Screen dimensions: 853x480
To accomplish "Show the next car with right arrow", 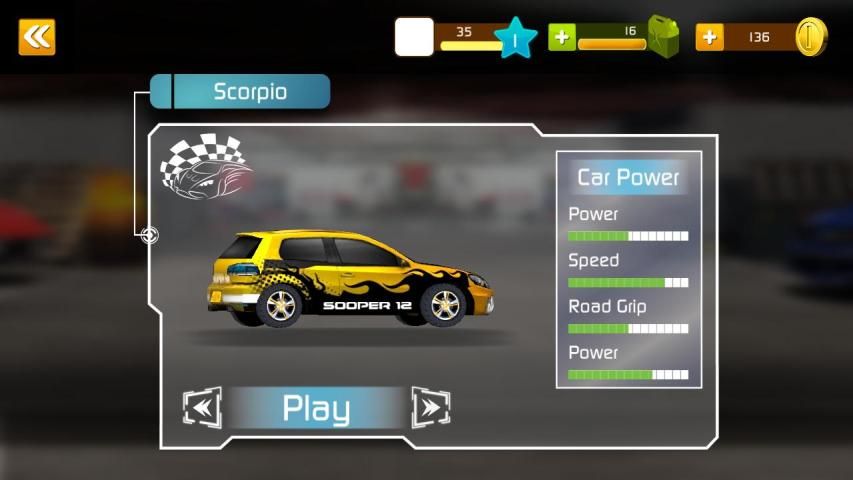I will click(x=431, y=408).
